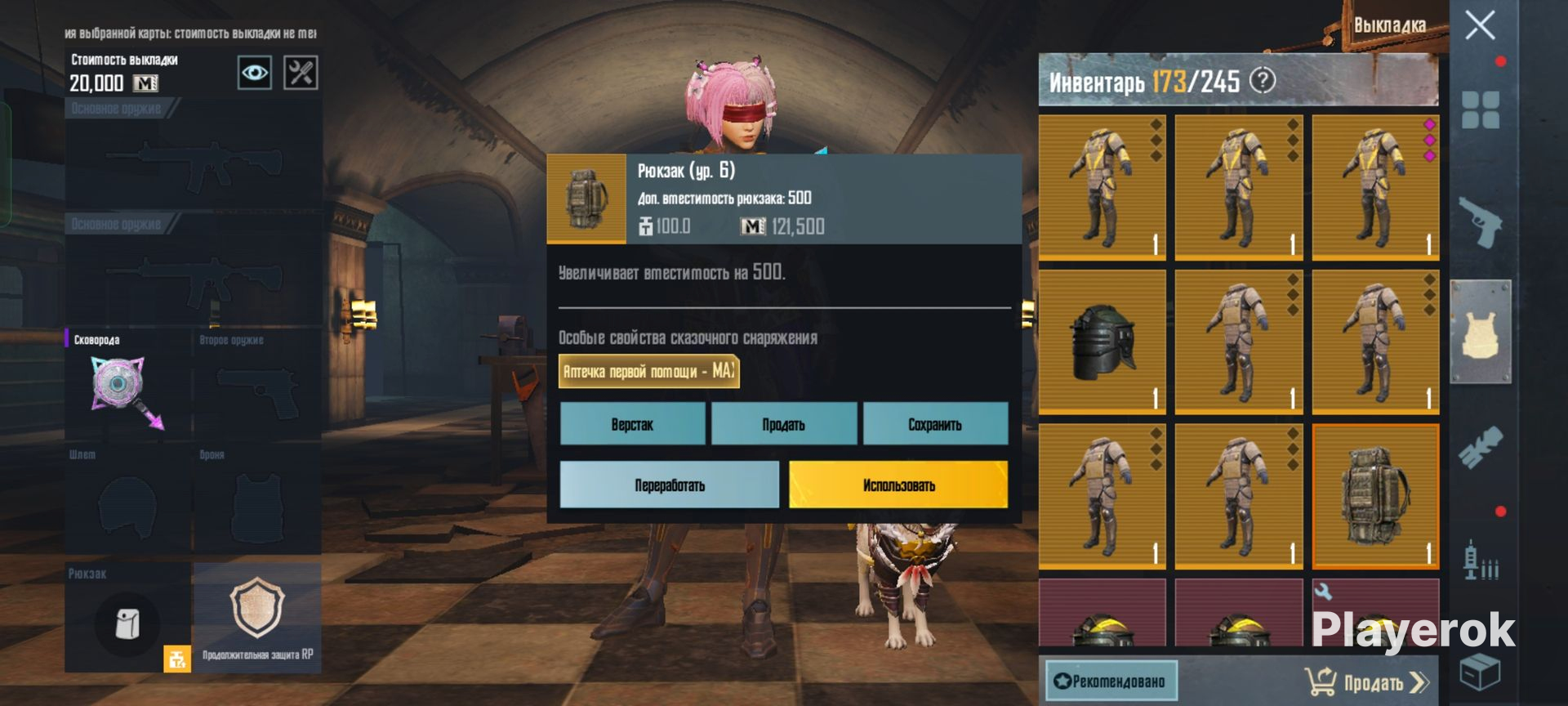This screenshot has width=1568, height=706.
Task: Sell the backpack with Продать button
Action: (x=783, y=424)
